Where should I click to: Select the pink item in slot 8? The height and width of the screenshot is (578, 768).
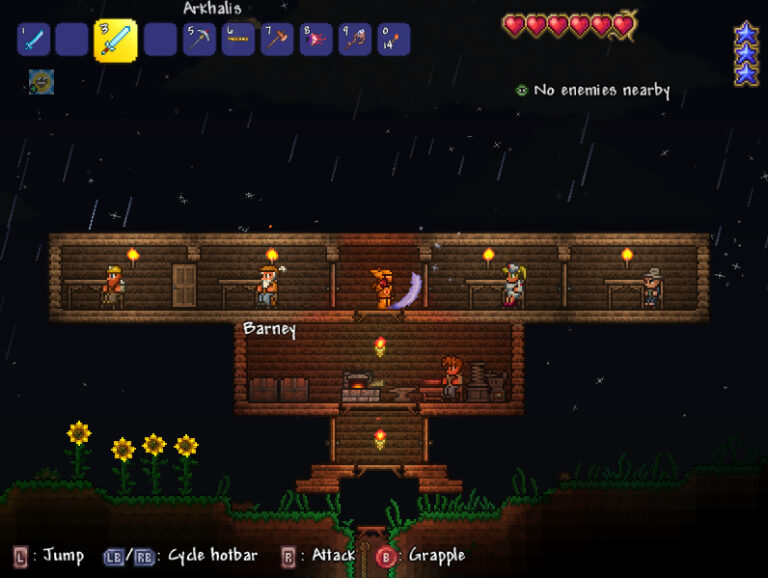coord(316,40)
